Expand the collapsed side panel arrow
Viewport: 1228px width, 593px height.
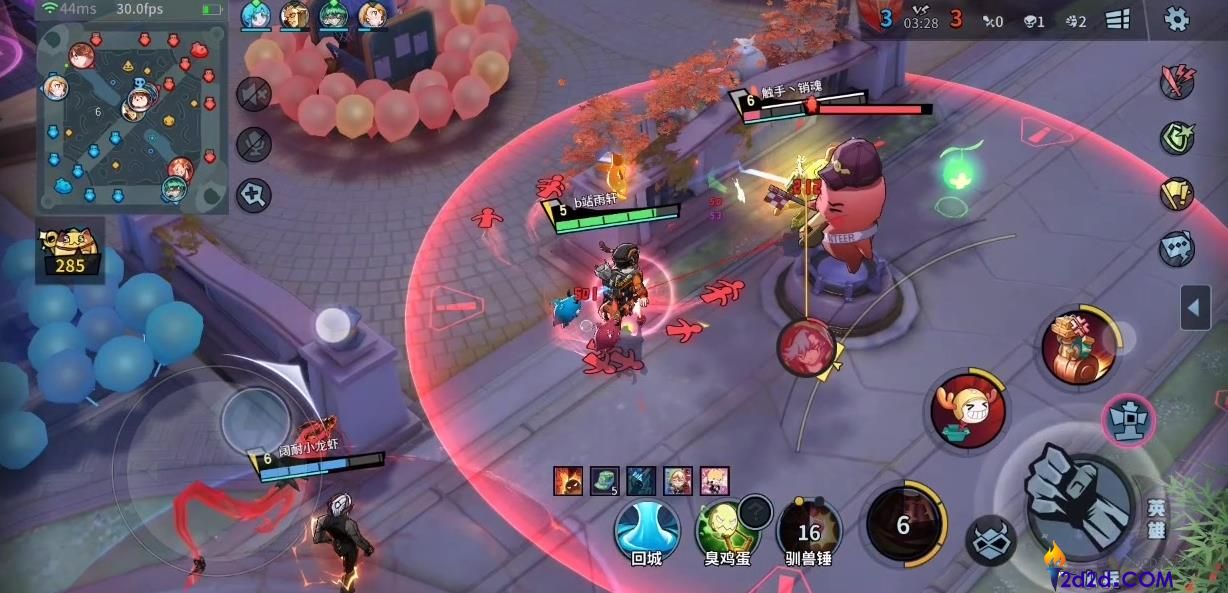(x=1195, y=308)
